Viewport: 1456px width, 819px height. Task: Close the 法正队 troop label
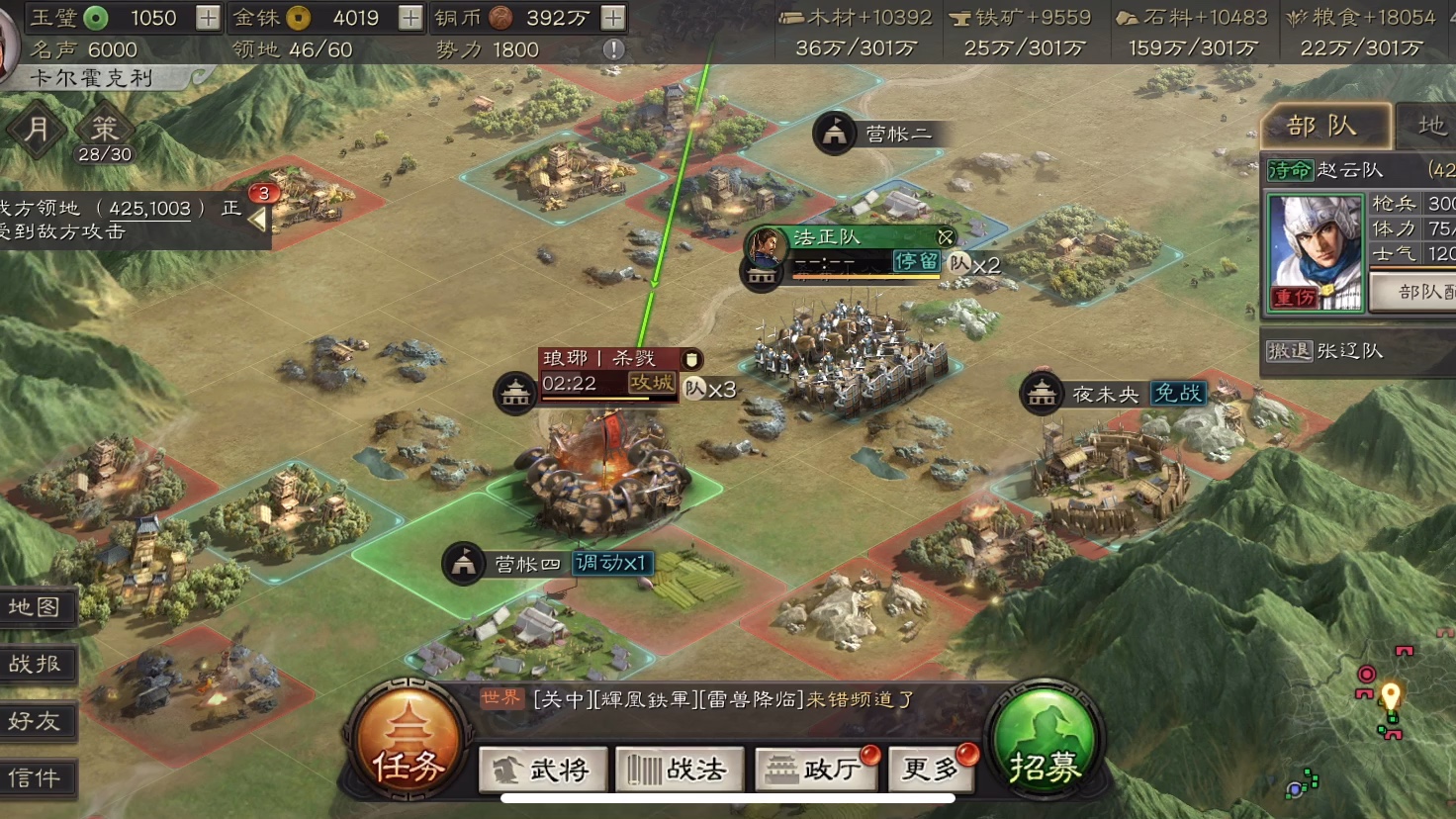pyautogui.click(x=946, y=237)
